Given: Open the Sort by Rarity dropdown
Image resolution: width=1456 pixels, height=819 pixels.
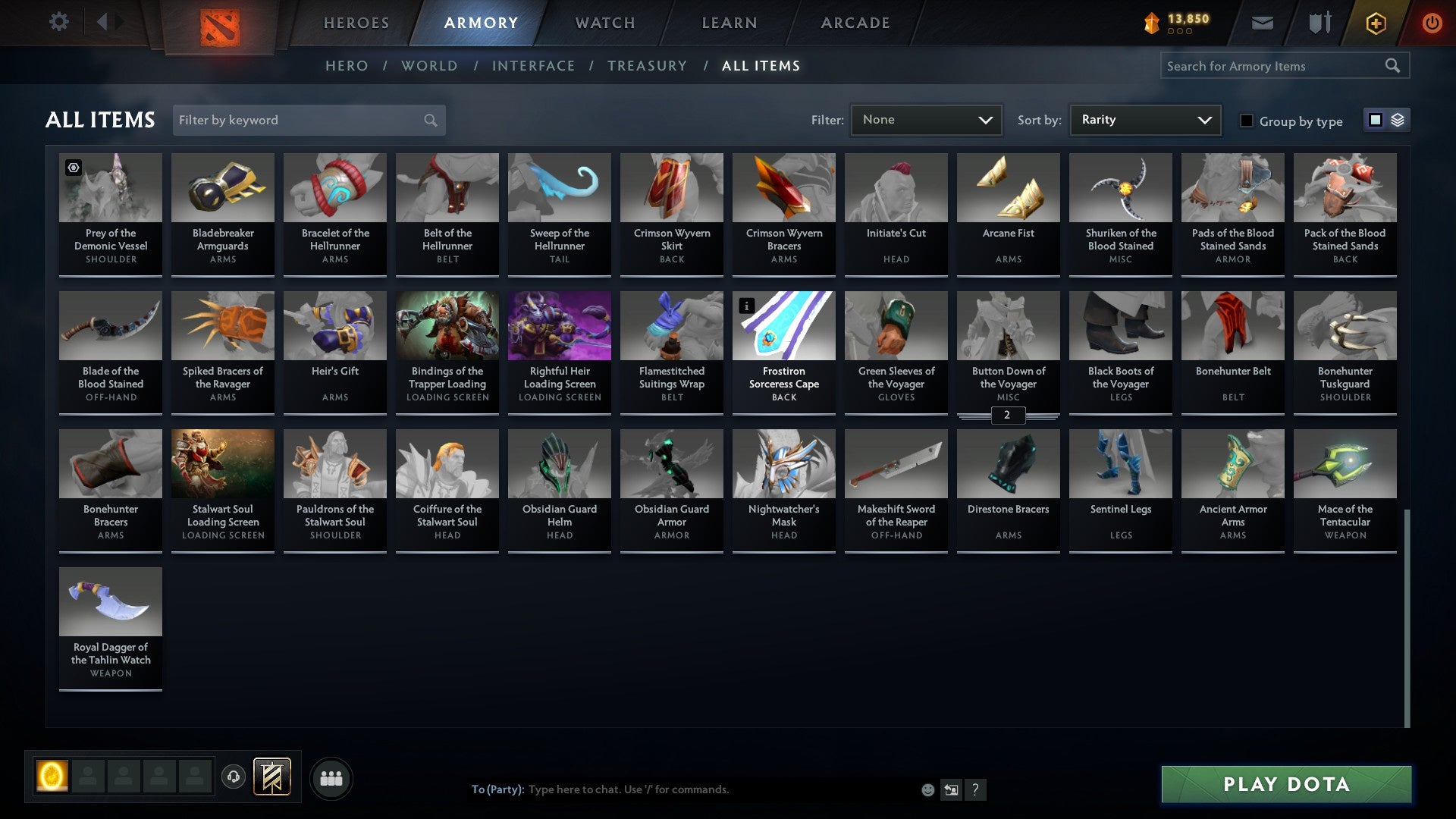Looking at the screenshot, I should 1144,119.
